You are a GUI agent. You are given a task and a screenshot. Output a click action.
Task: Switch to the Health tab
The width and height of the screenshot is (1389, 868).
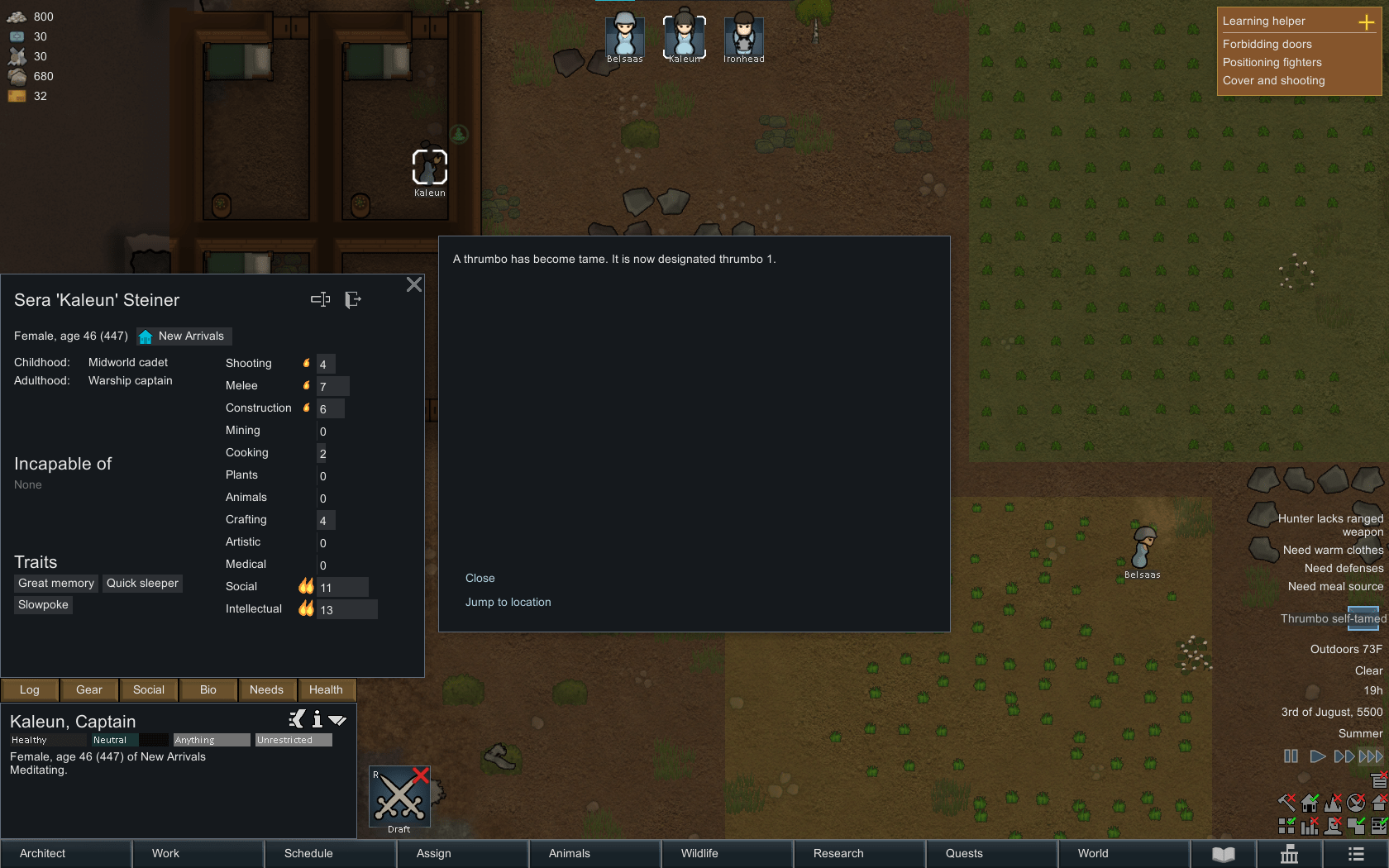(326, 689)
